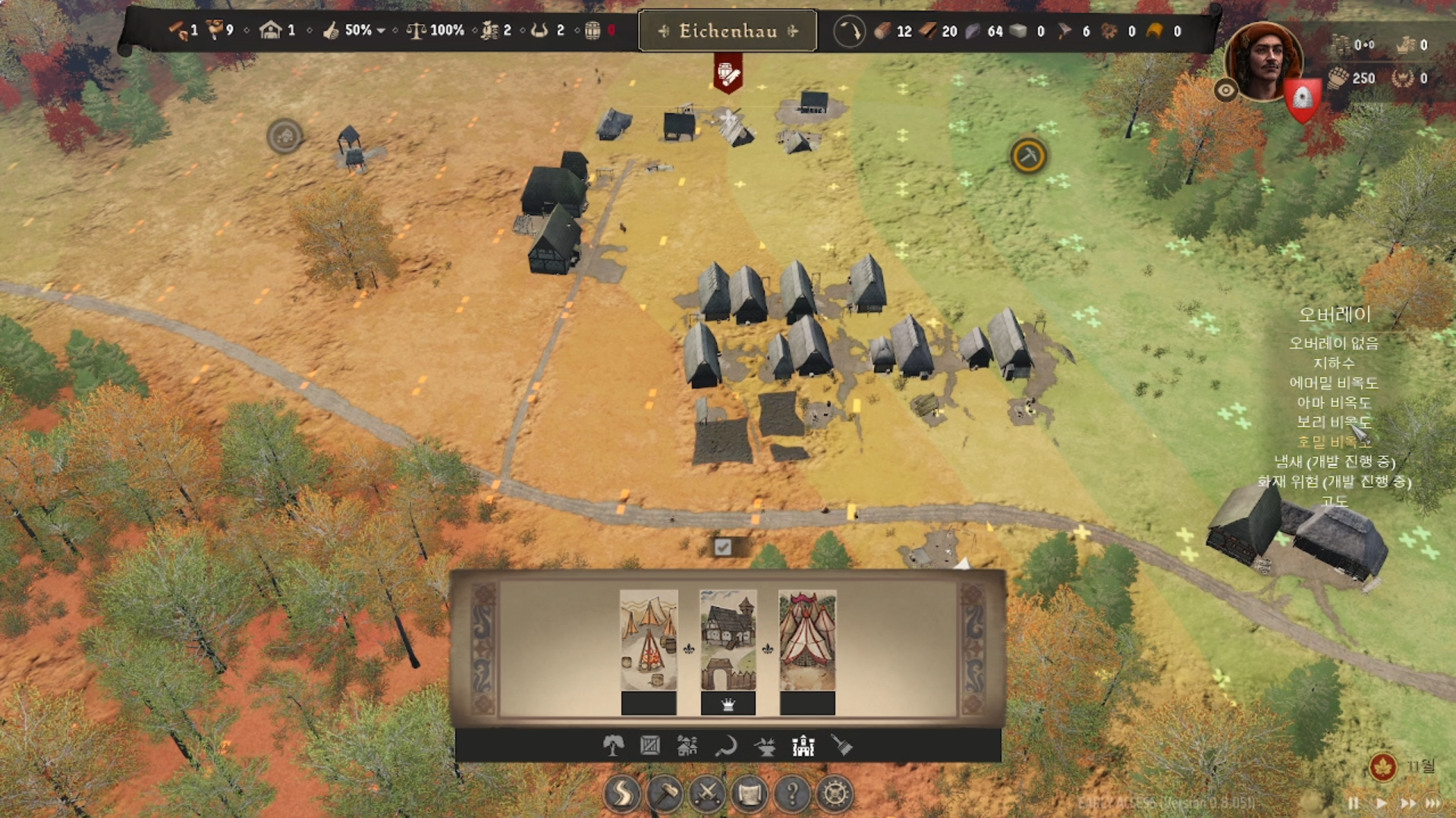Open the anvil industry build category

coord(765,747)
